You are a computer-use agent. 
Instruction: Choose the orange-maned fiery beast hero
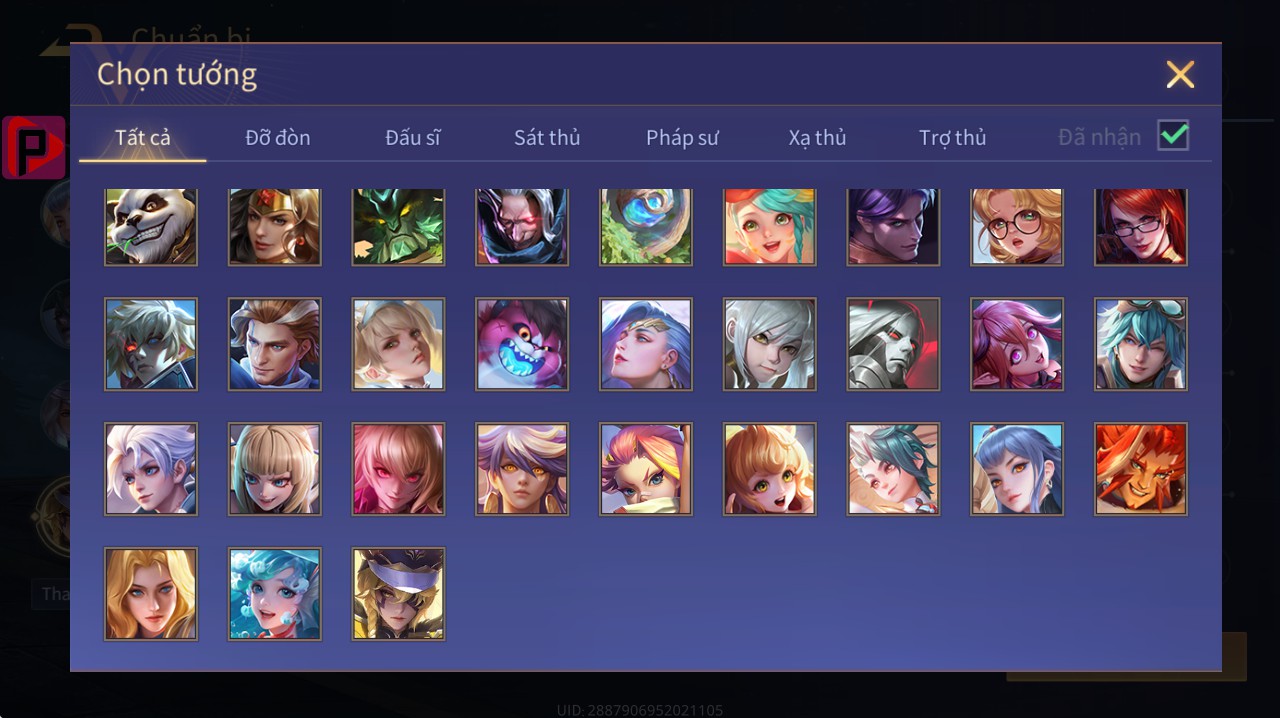click(1141, 469)
